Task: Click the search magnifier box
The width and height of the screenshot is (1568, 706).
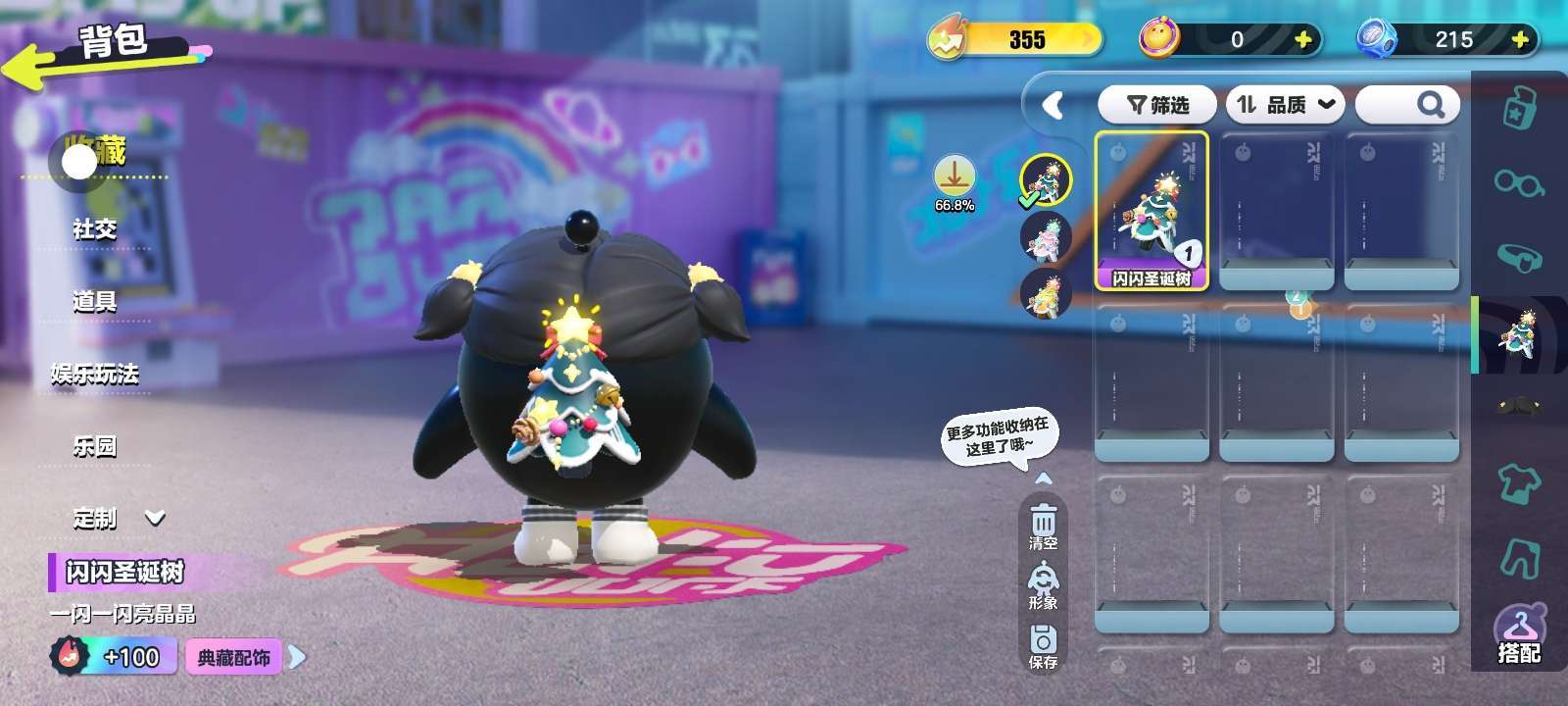Action: 1408,105
